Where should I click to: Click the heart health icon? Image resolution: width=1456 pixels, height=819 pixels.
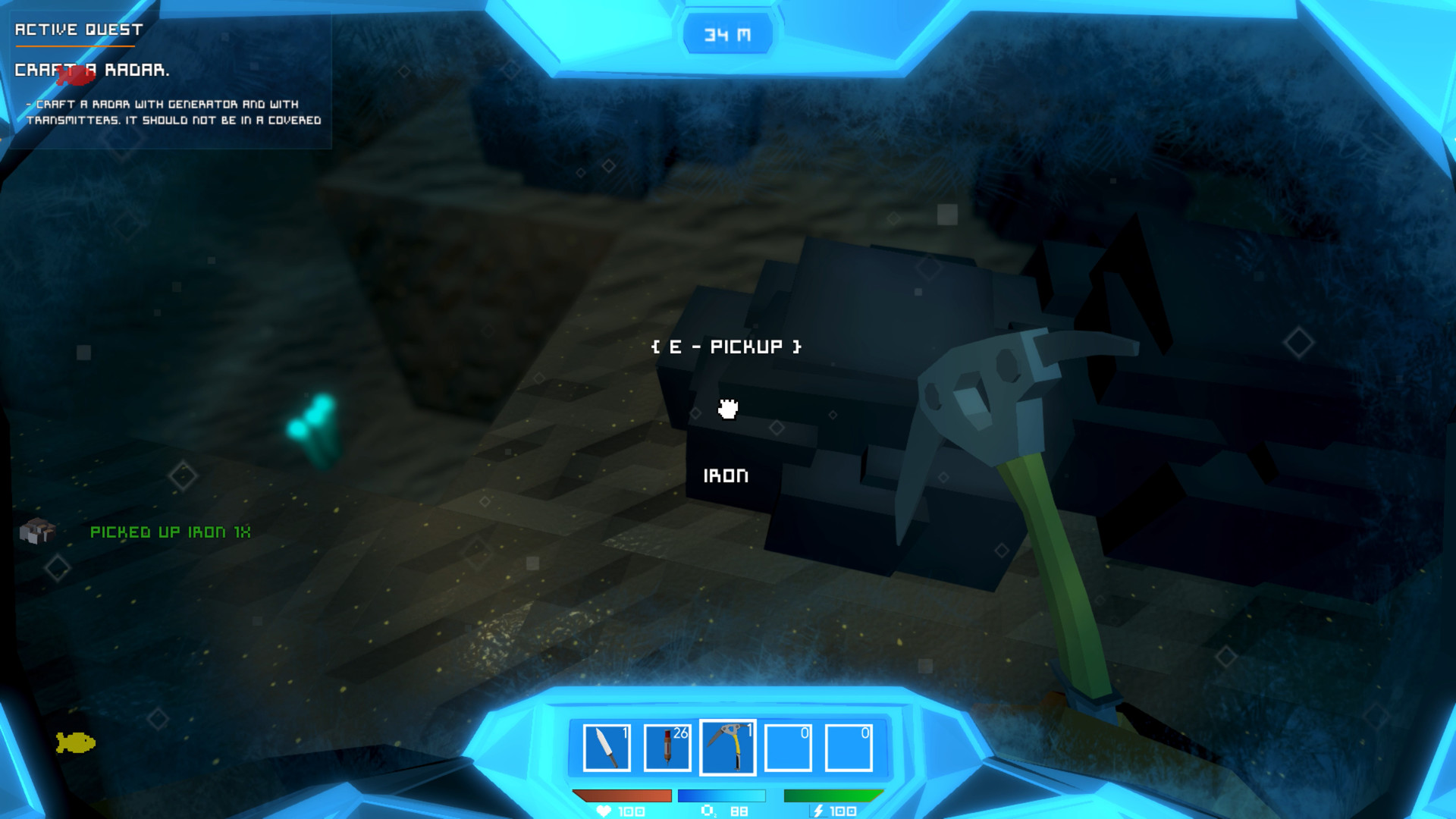[603, 811]
